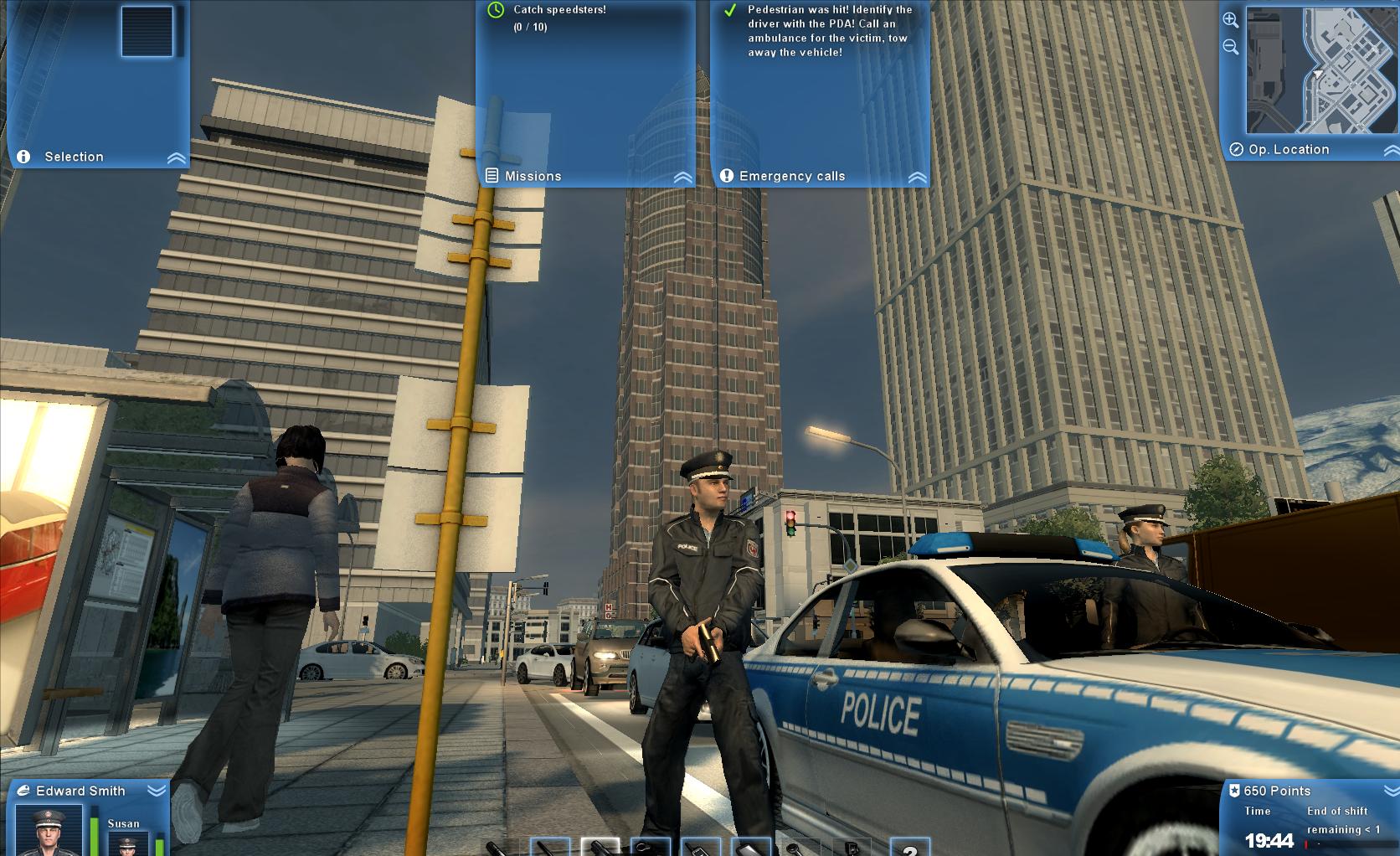Collapse the Op. Location minimap panel

pyautogui.click(x=1391, y=148)
